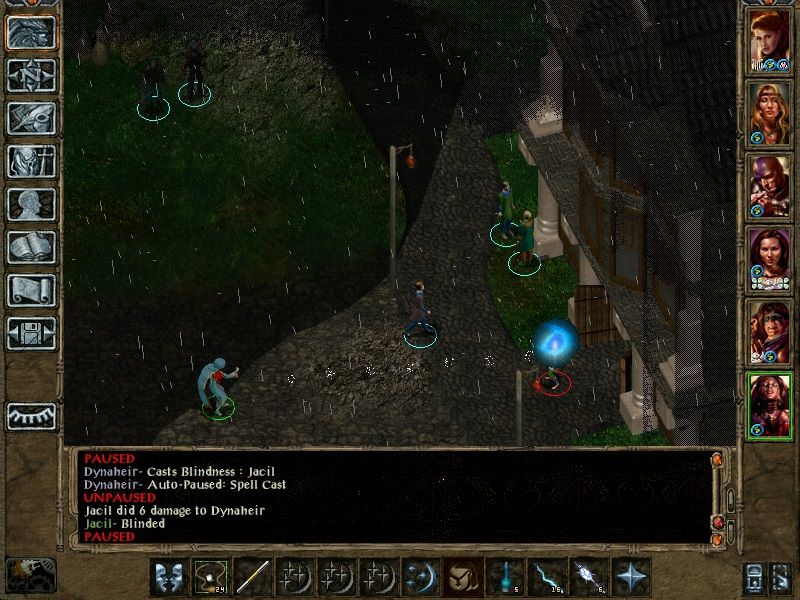This screenshot has height=600, width=800.
Task: Show the character record sheet
Action: [x=31, y=204]
